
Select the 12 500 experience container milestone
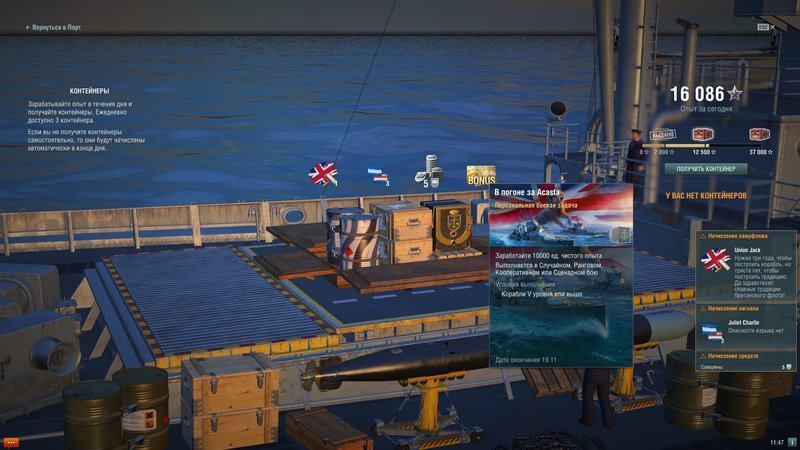[x=701, y=135]
